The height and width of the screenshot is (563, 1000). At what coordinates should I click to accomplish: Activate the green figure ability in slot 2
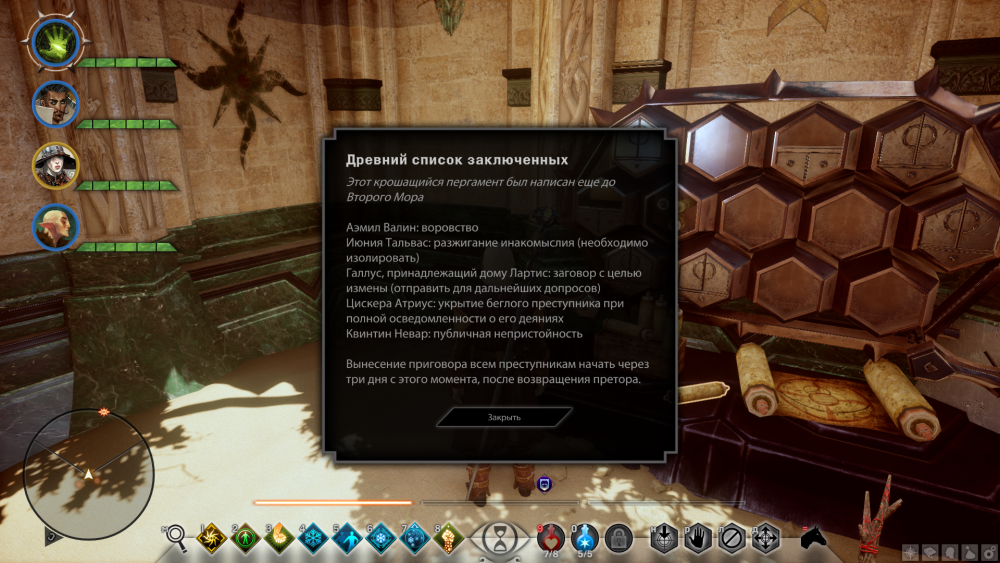(245, 538)
